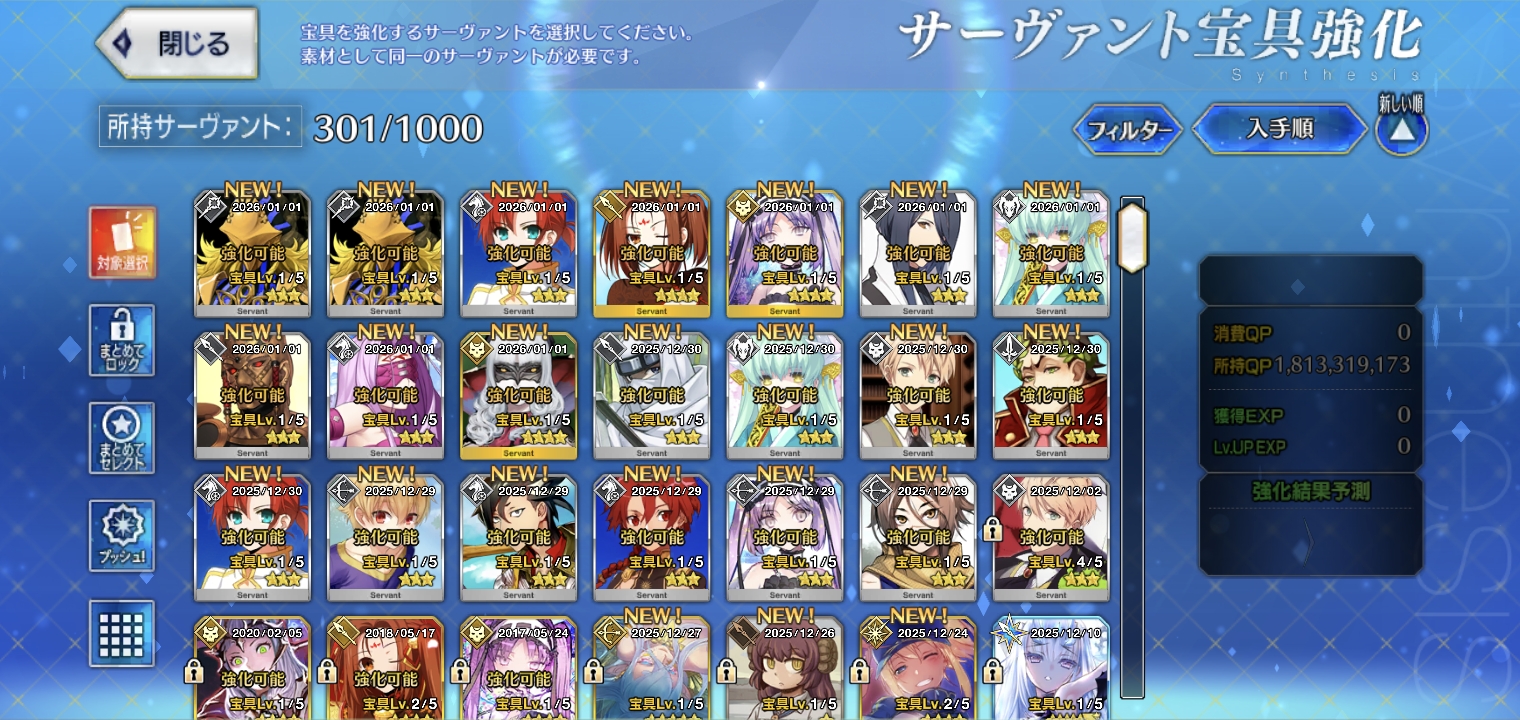Viewport: 1520px width, 720px height.
Task: Switch card display with the grid icon
Action: coord(122,633)
